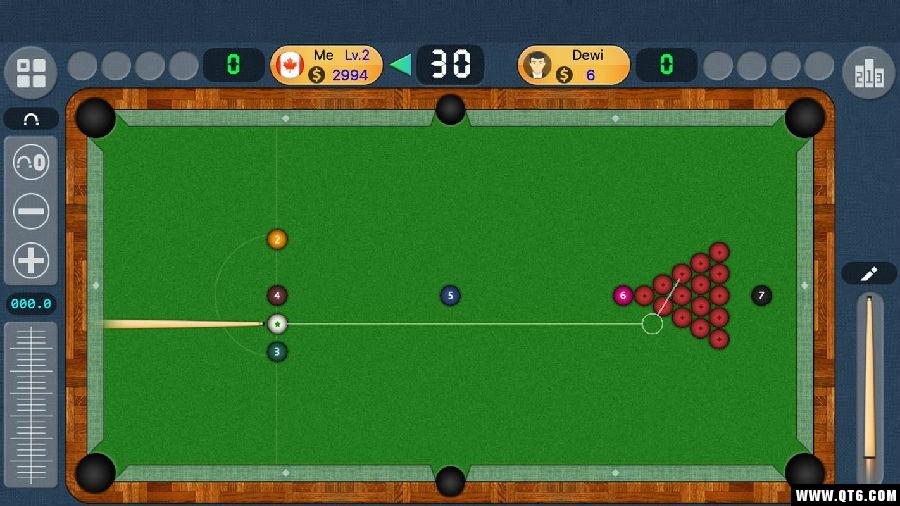Decrease the aim angle with the minus button
Viewport: 900px width, 506px height.
pos(31,211)
